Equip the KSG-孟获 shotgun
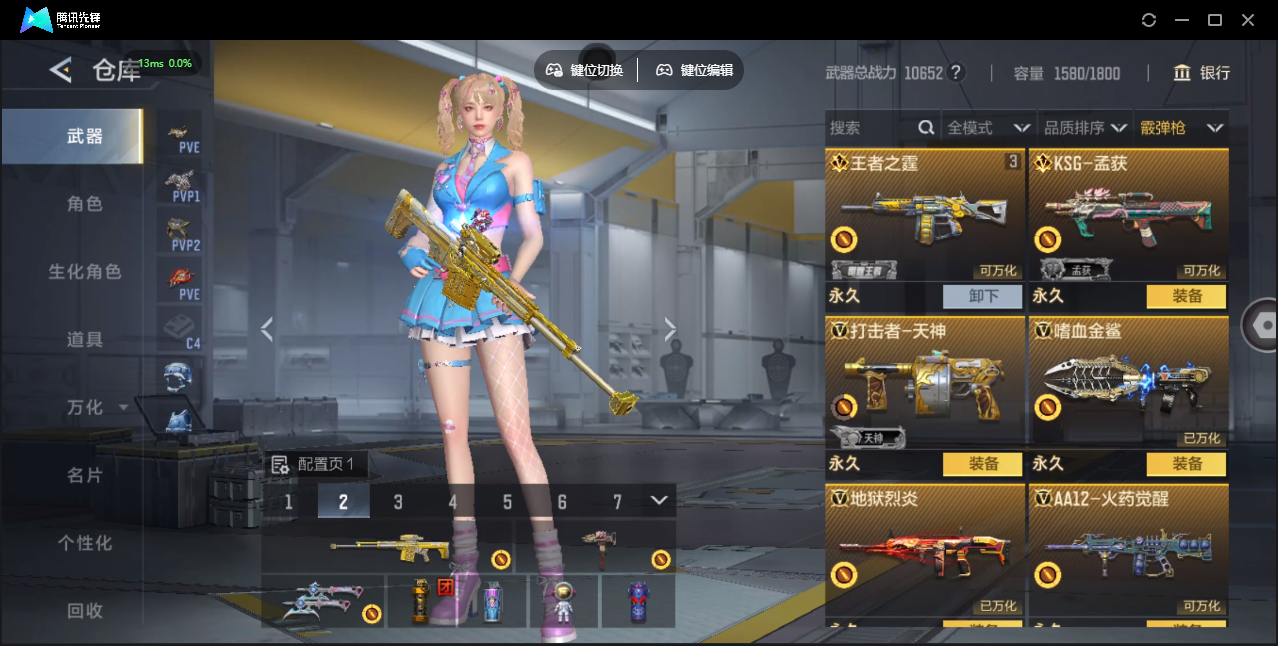The image size is (1278, 646). click(x=1186, y=296)
